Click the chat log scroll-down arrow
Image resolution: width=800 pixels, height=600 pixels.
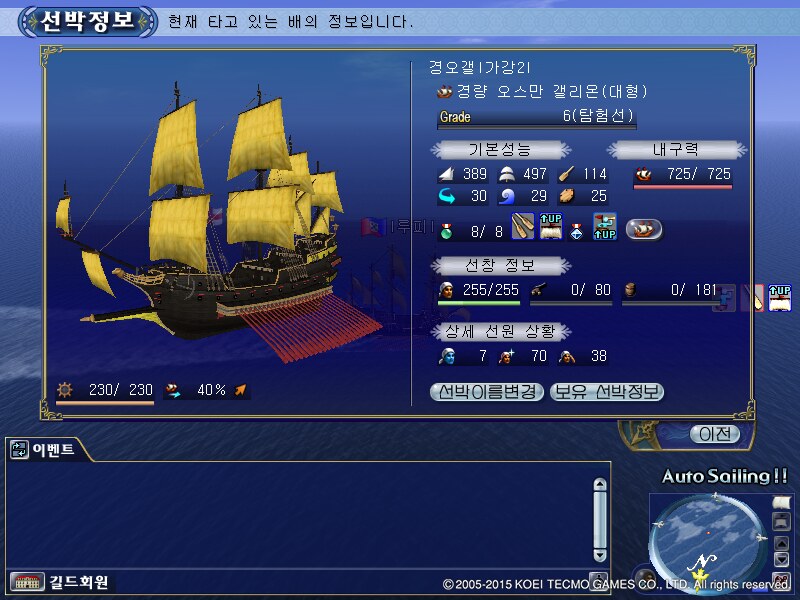[x=600, y=553]
